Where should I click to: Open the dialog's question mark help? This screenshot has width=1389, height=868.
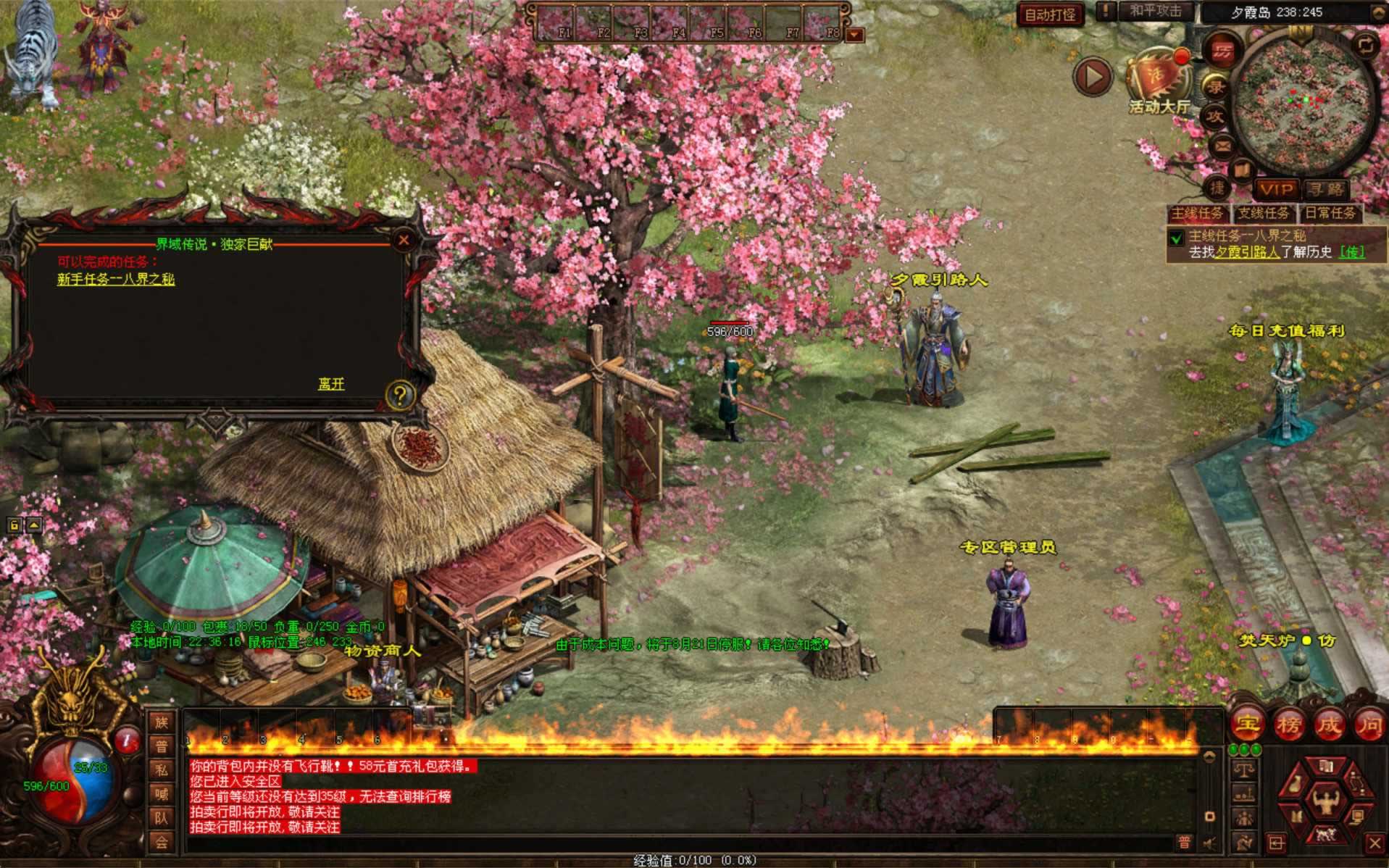coord(399,396)
